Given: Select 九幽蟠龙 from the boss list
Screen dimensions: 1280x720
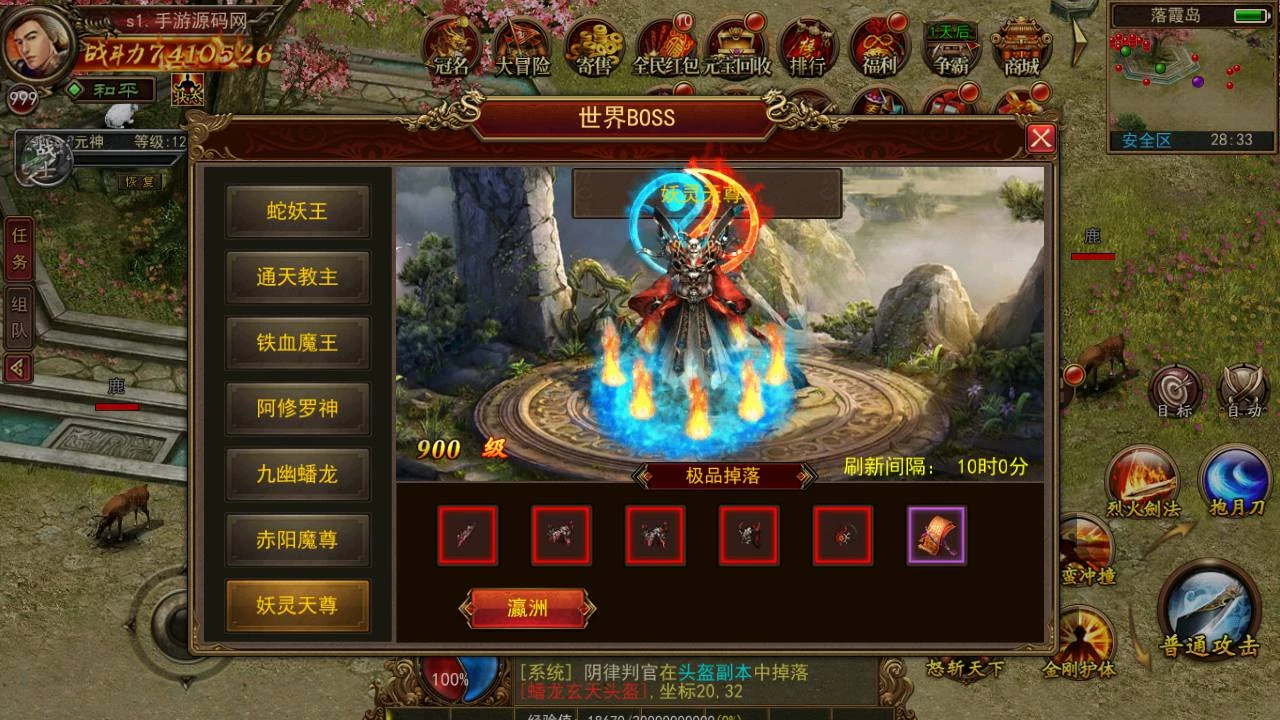Looking at the screenshot, I should pos(297,474).
